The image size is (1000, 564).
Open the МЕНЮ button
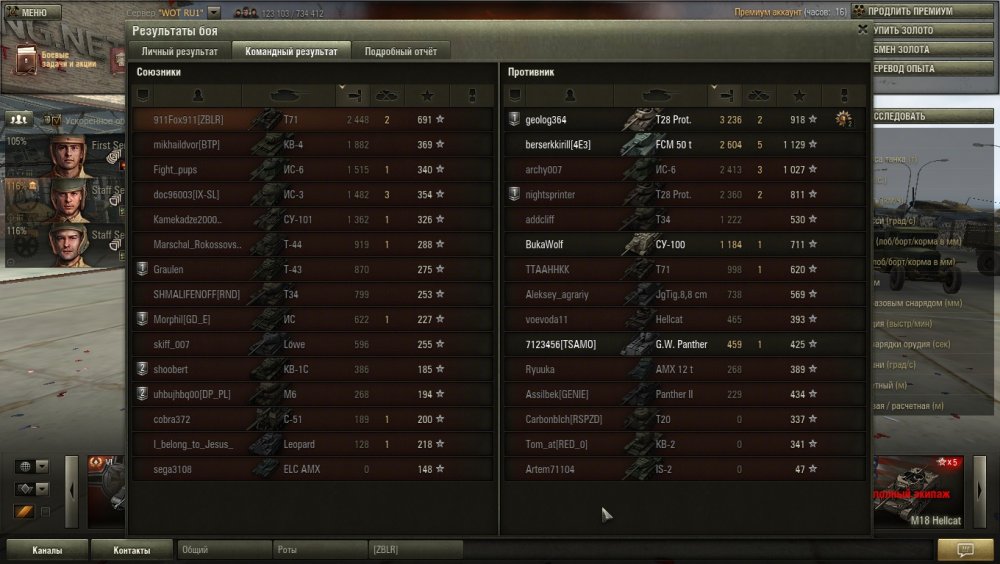click(x=32, y=12)
